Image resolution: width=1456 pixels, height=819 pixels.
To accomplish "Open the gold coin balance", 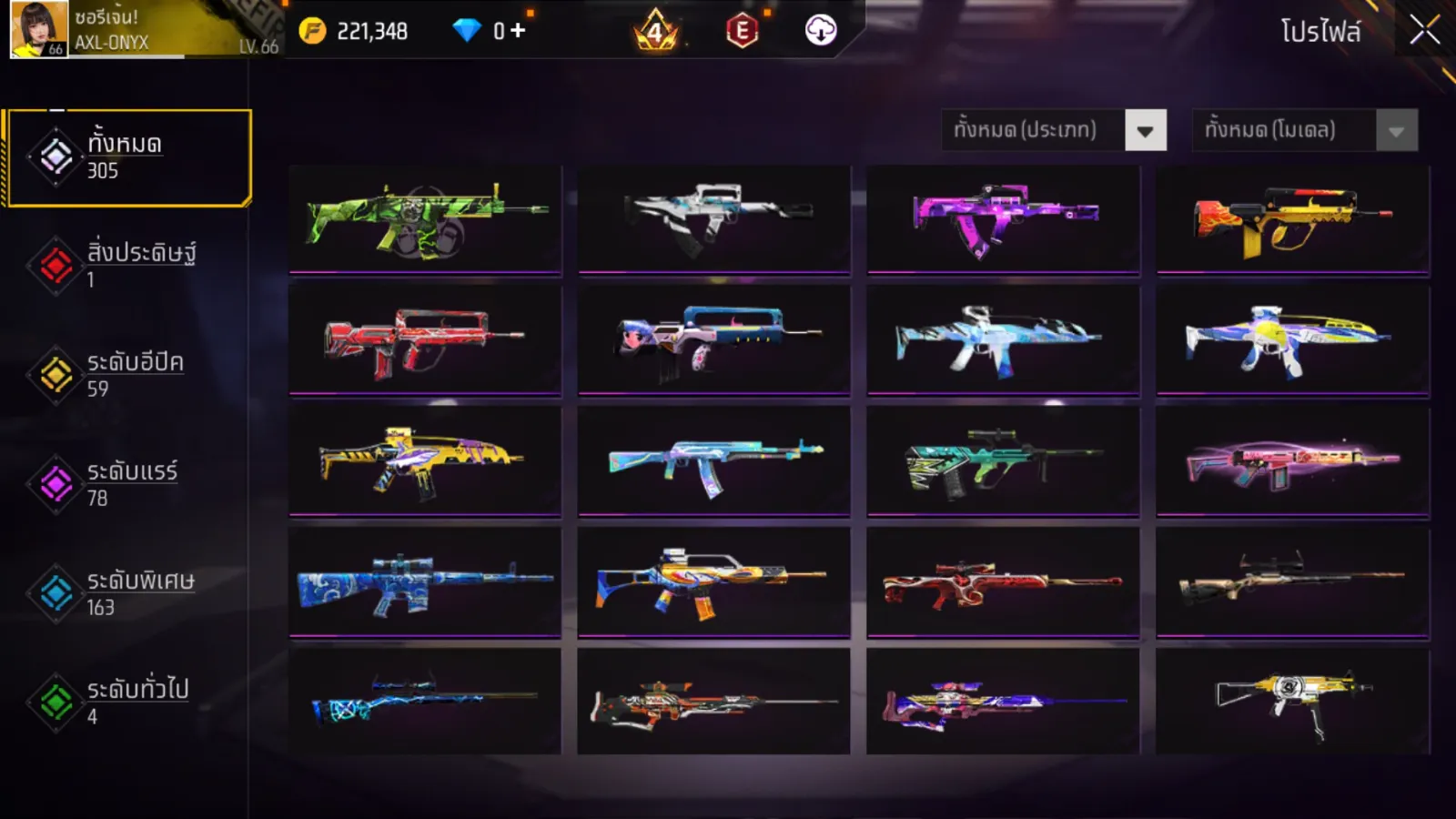I will 354,31.
